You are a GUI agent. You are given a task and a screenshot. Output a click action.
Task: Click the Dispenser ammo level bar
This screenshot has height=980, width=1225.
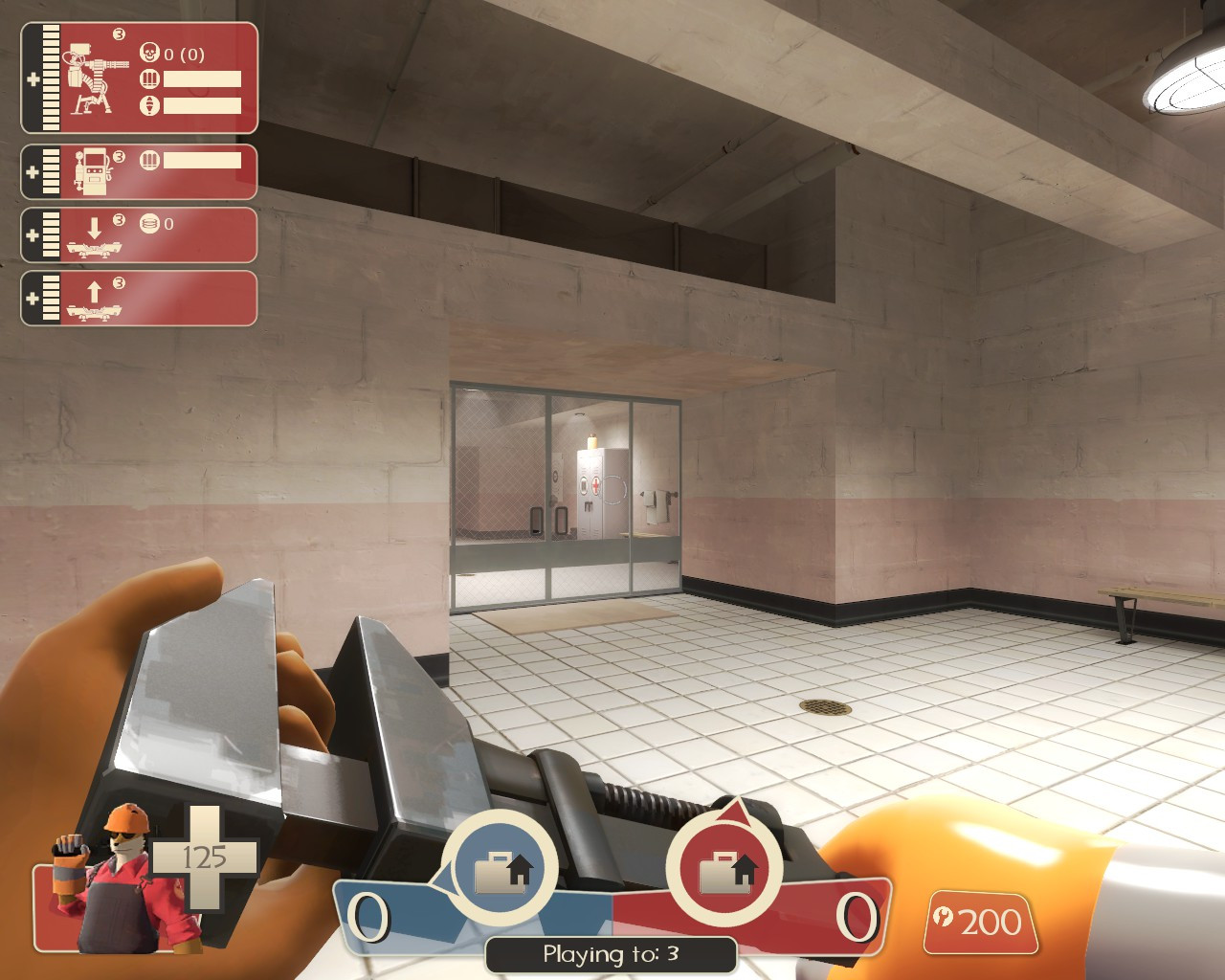click(x=201, y=160)
